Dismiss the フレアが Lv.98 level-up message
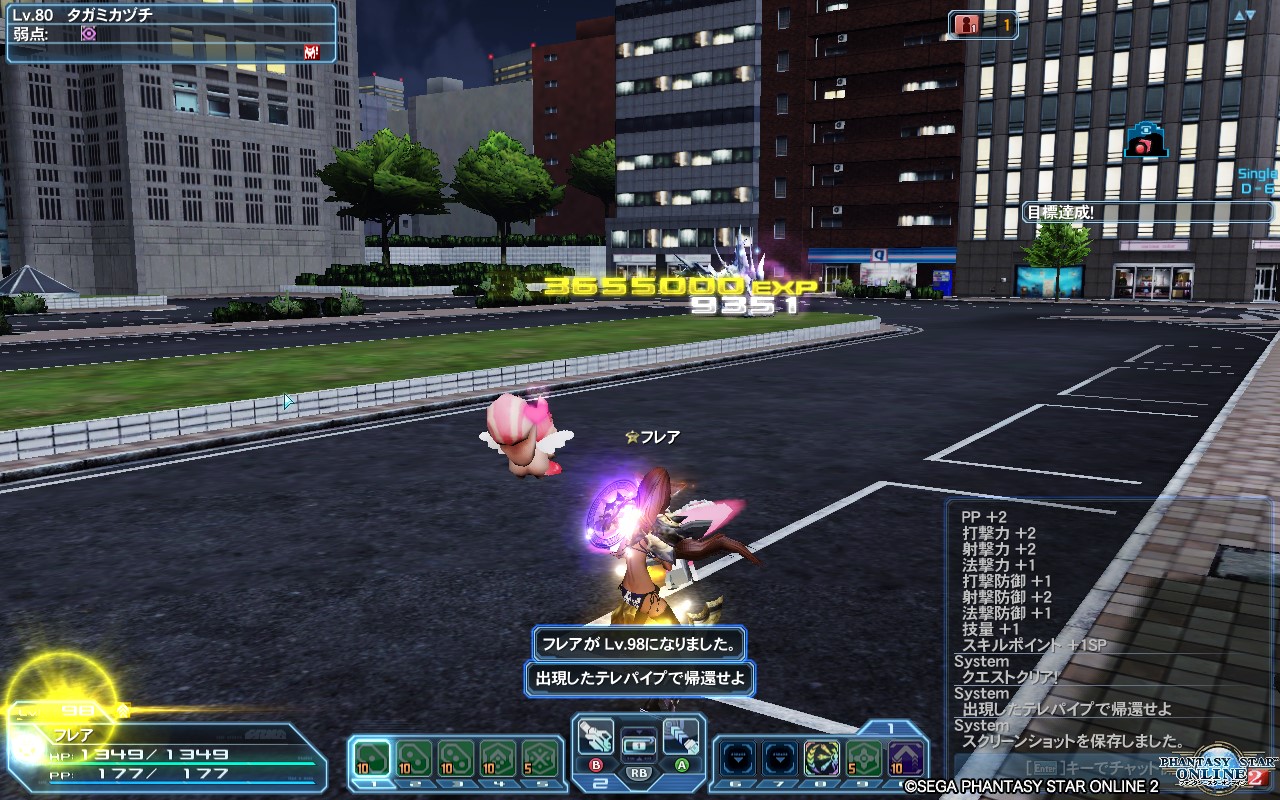 pos(638,646)
